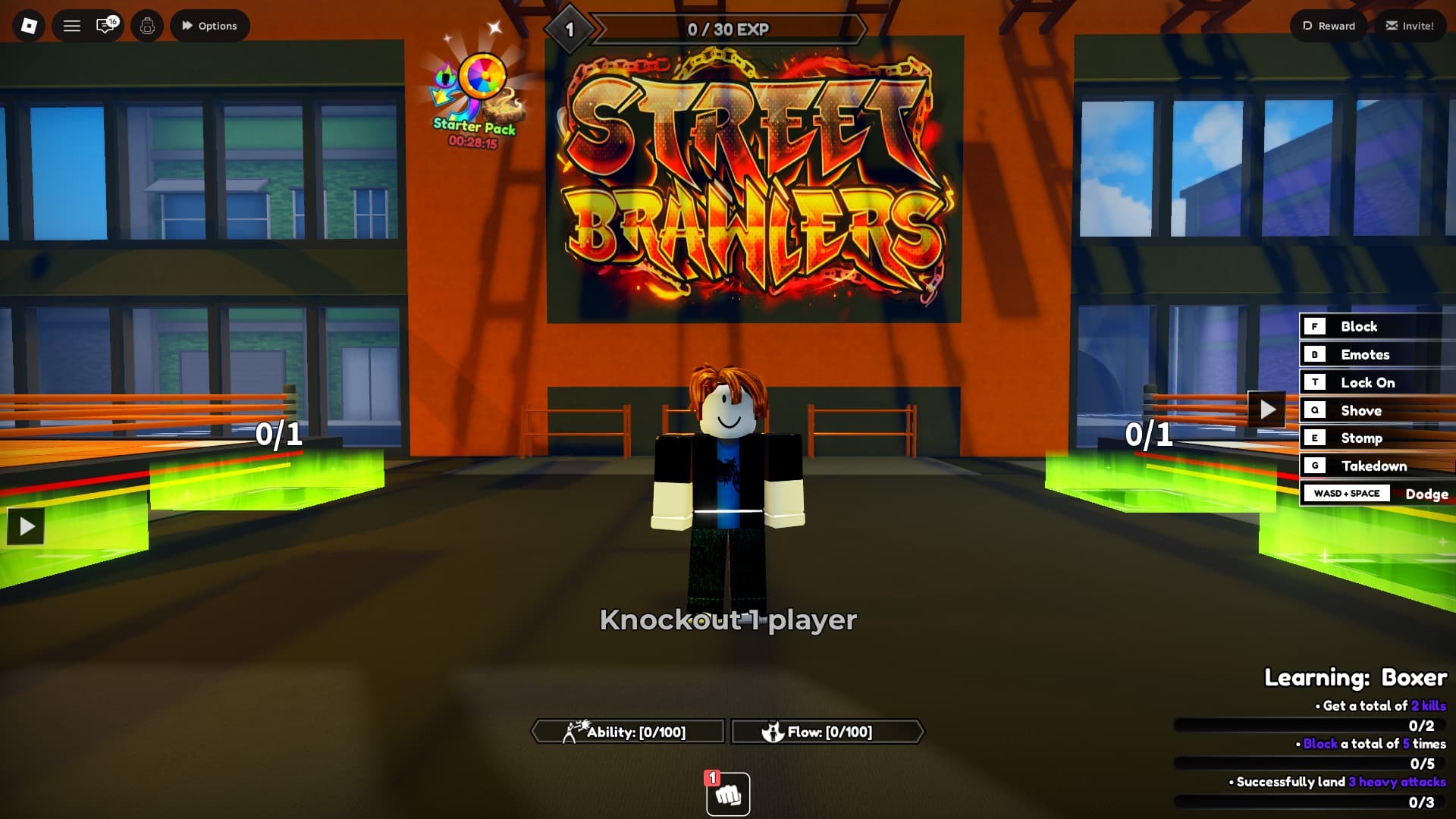Click the 0/30 EXP progress bar

(x=728, y=29)
